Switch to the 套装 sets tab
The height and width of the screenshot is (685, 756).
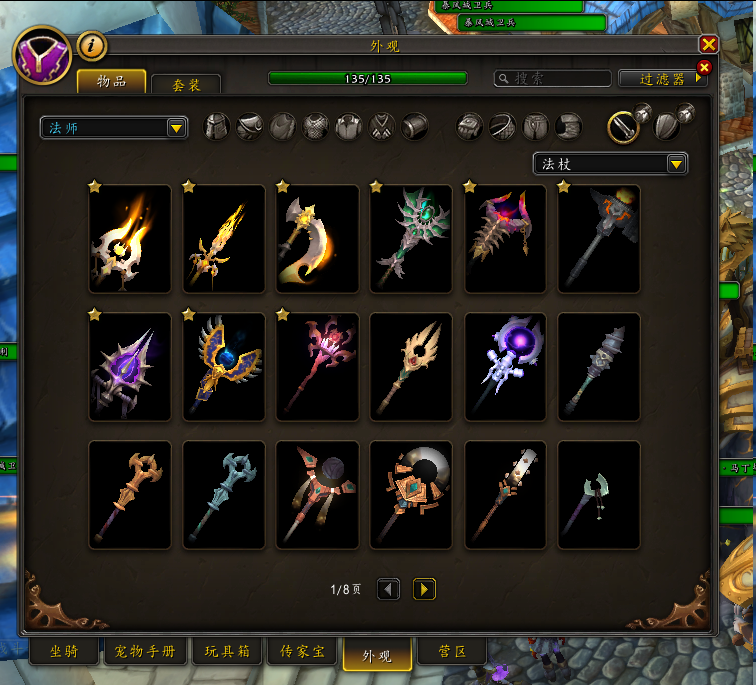(x=186, y=85)
